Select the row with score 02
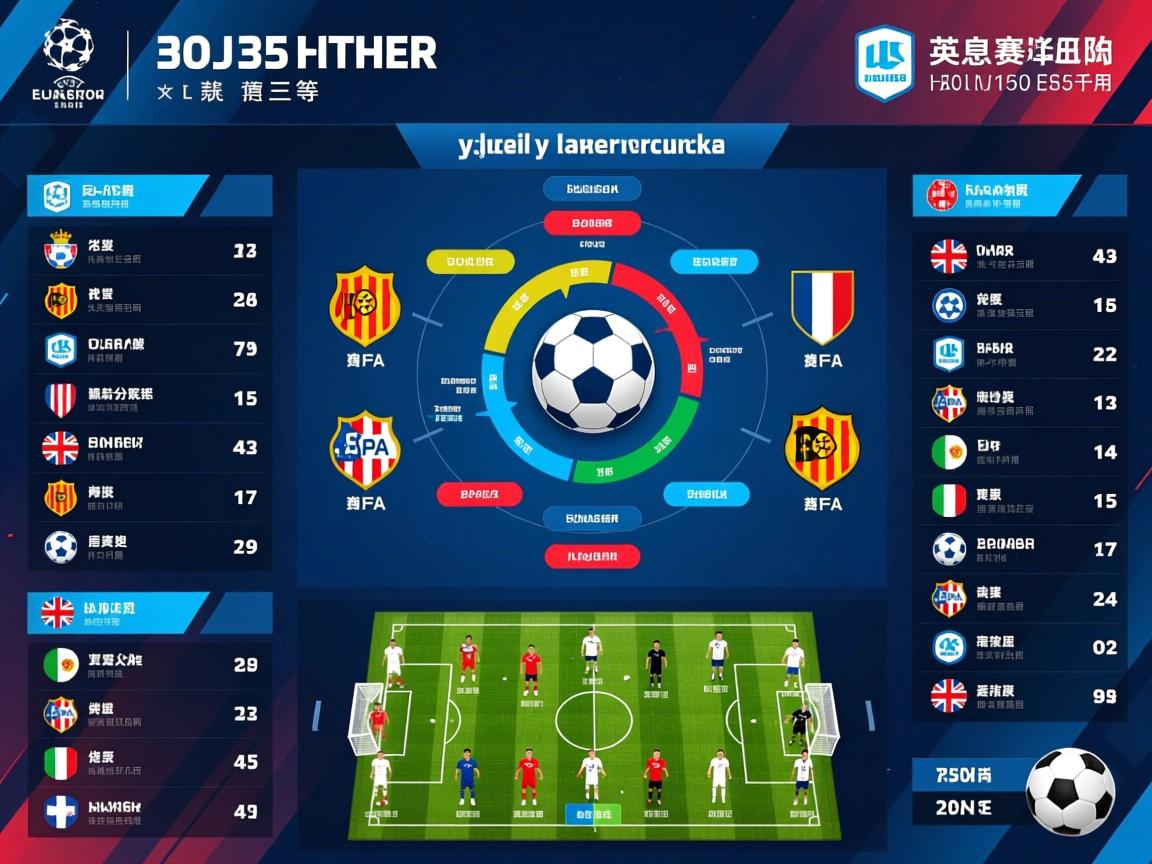The height and width of the screenshot is (864, 1152). [x=1020, y=647]
